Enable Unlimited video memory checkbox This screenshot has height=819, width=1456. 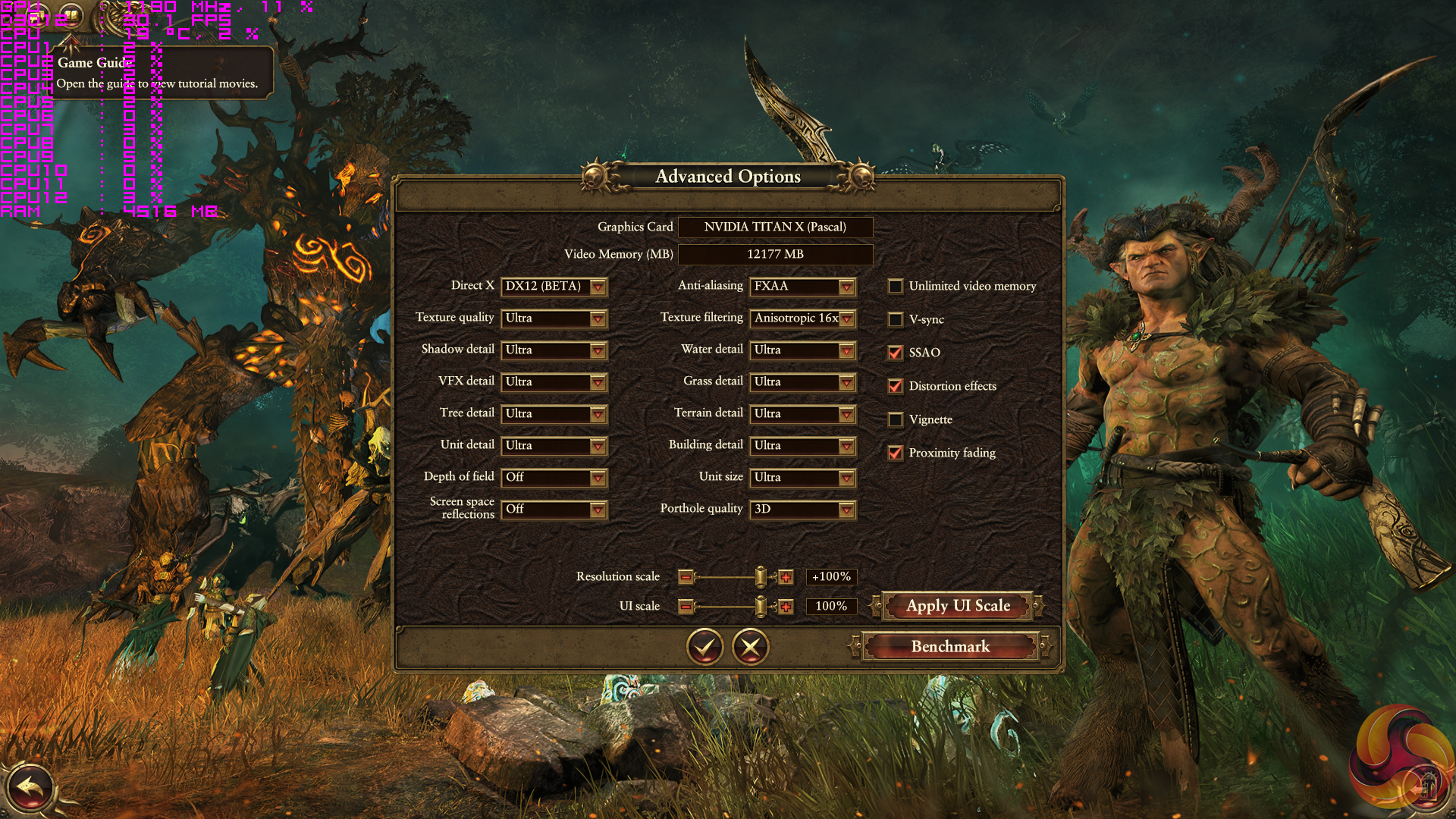[x=896, y=287]
